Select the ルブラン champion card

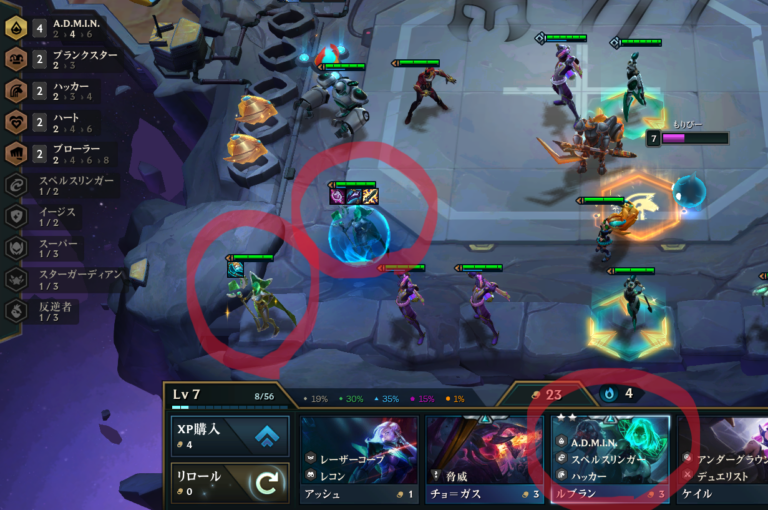click(609, 460)
